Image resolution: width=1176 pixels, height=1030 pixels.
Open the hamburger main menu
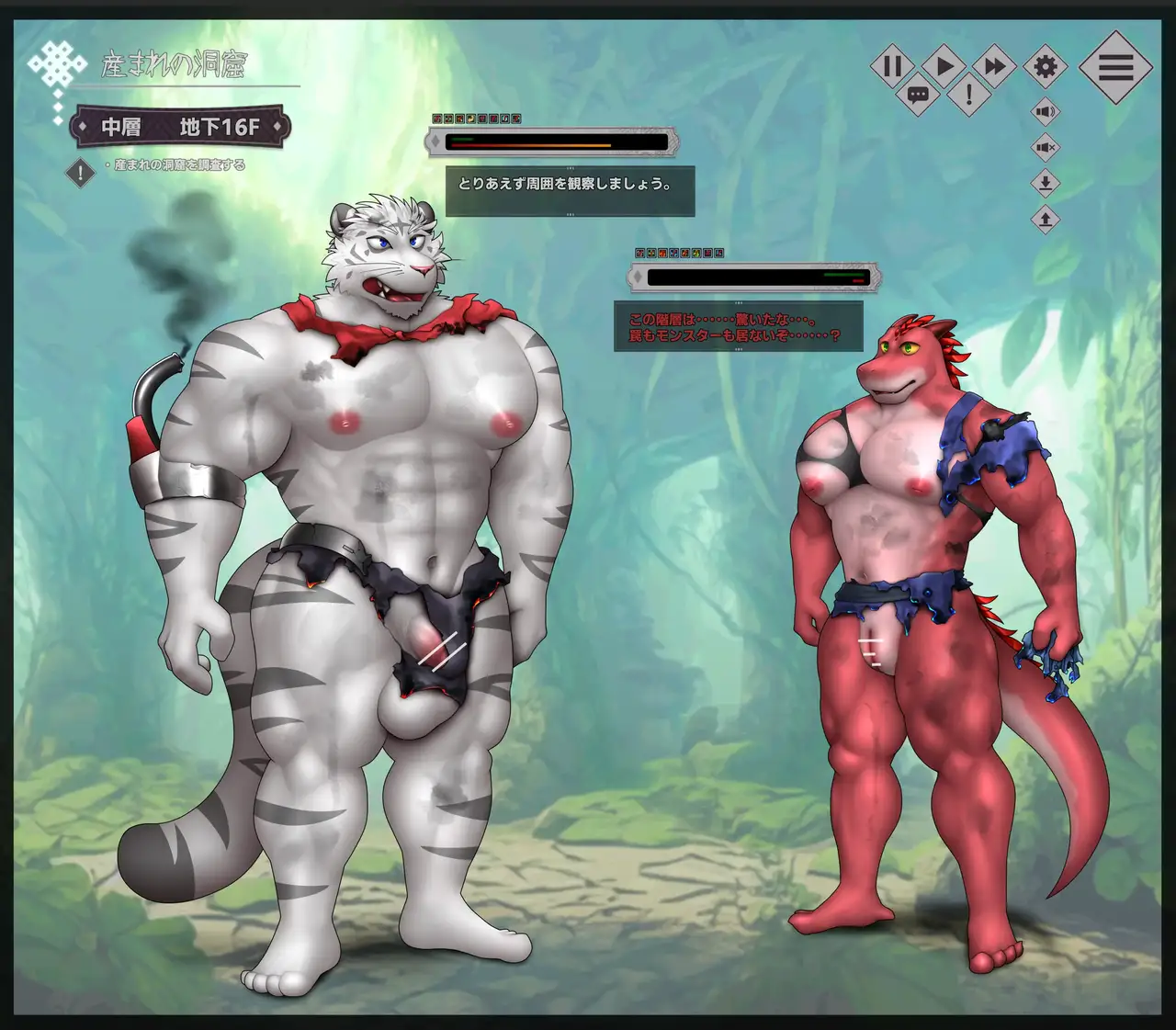point(1115,67)
